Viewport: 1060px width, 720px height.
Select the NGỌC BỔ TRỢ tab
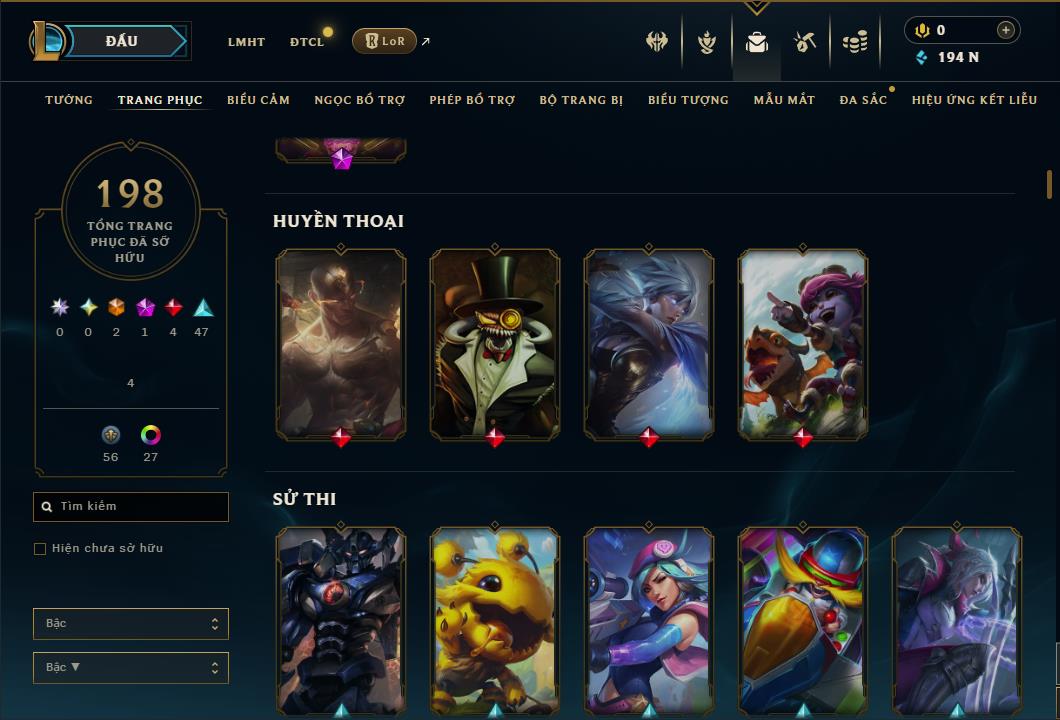[x=359, y=100]
